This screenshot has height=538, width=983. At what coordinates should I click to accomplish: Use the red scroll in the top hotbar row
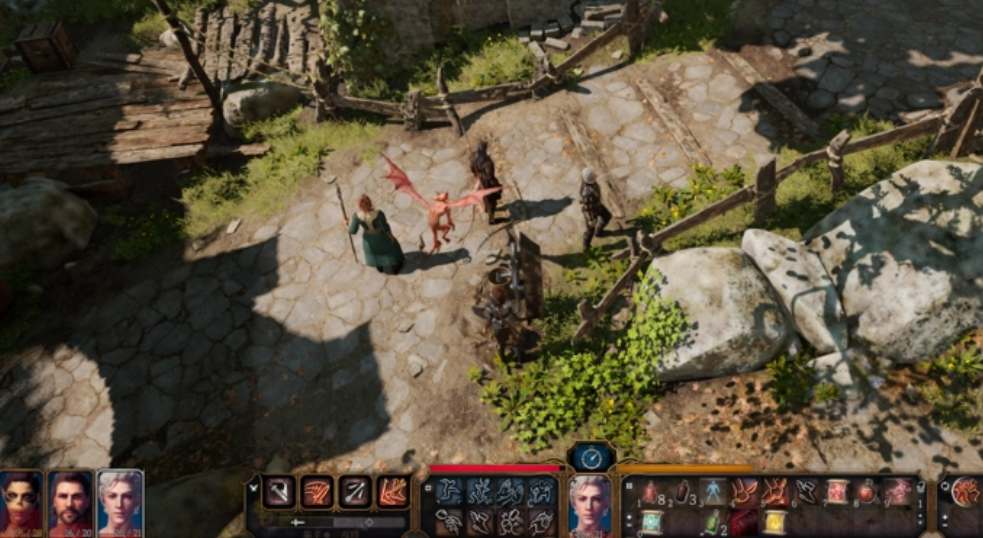coord(837,491)
